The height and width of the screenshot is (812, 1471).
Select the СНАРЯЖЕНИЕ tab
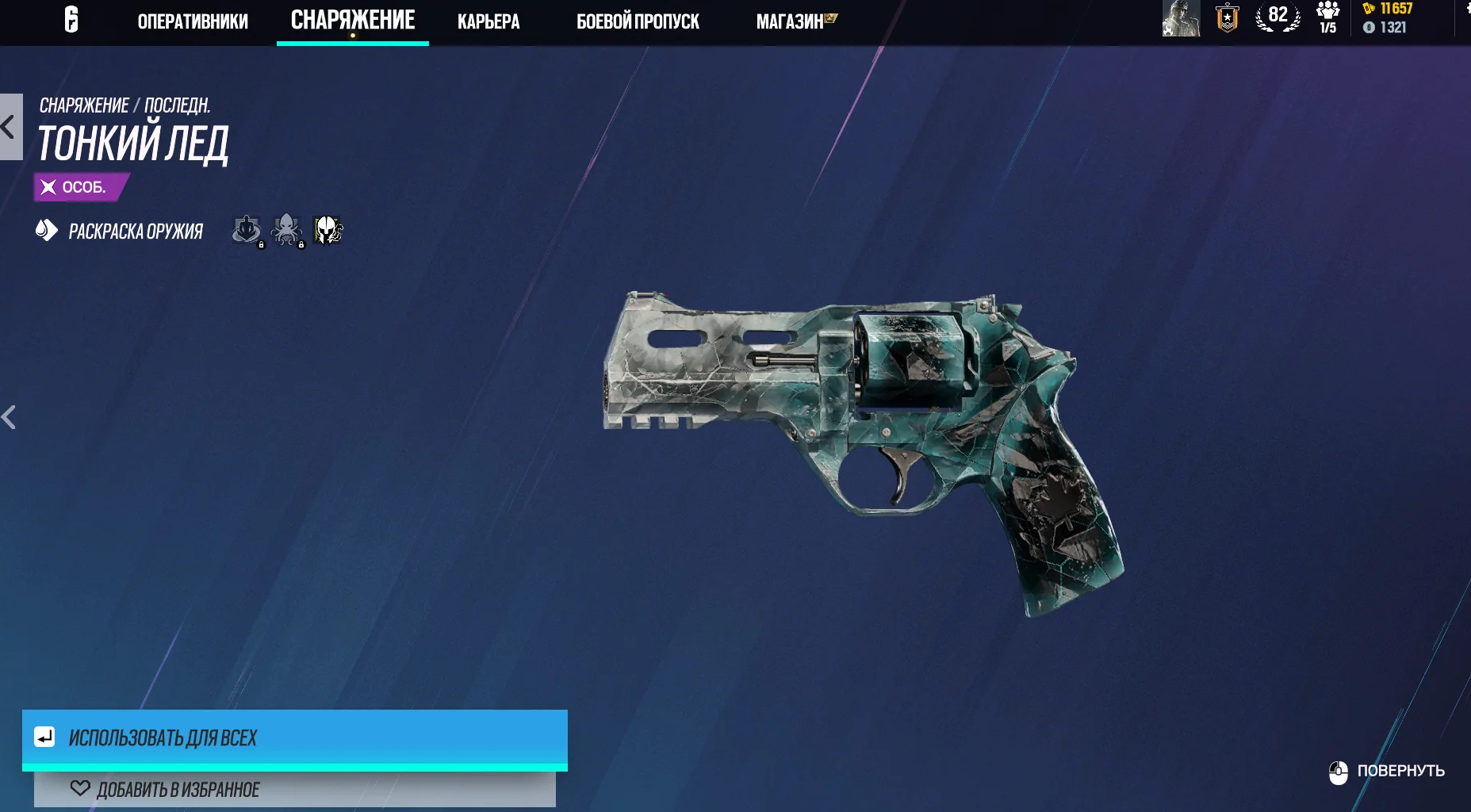pos(353,21)
